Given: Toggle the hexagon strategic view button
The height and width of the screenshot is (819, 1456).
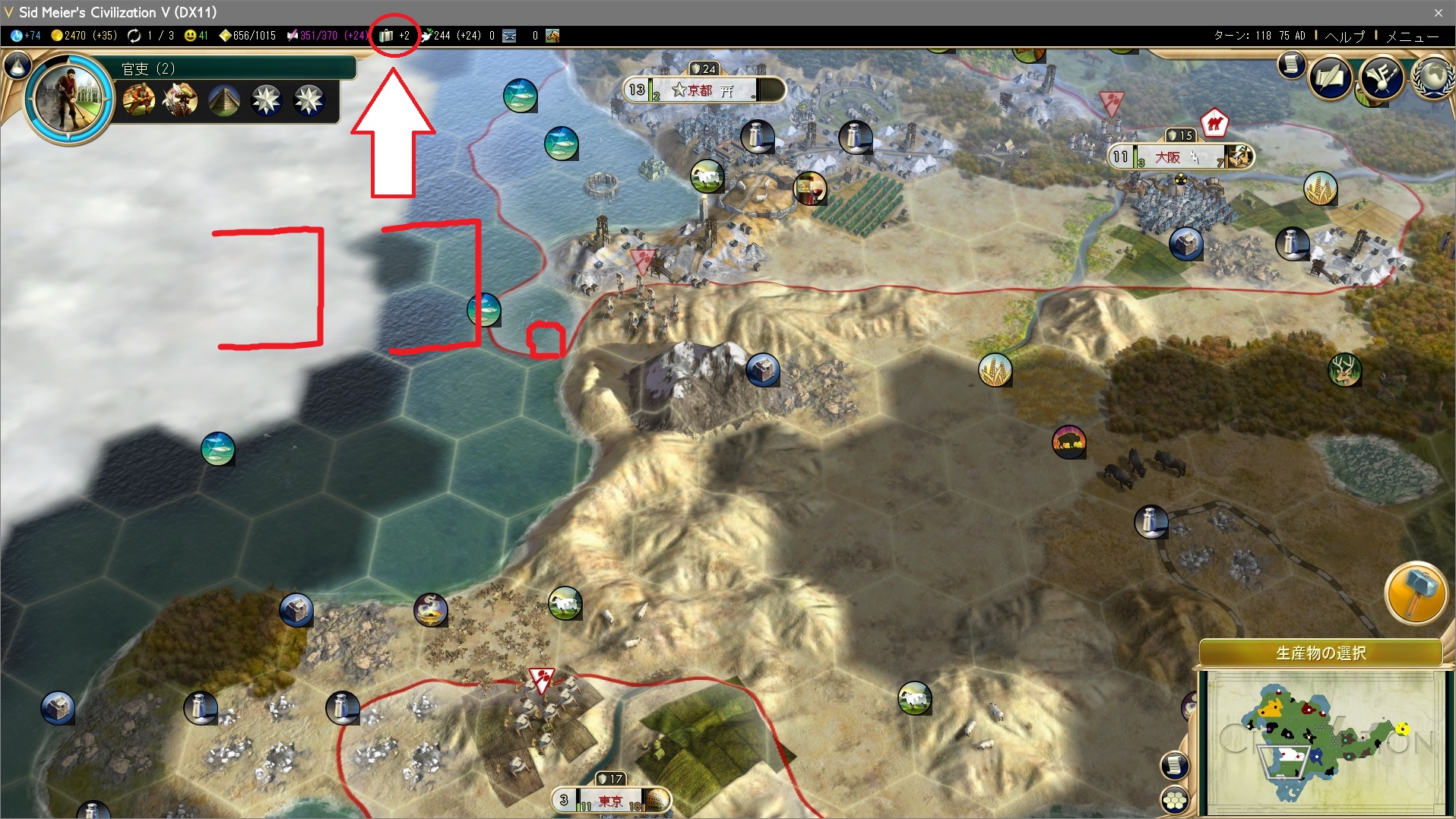Looking at the screenshot, I should pos(1175,800).
